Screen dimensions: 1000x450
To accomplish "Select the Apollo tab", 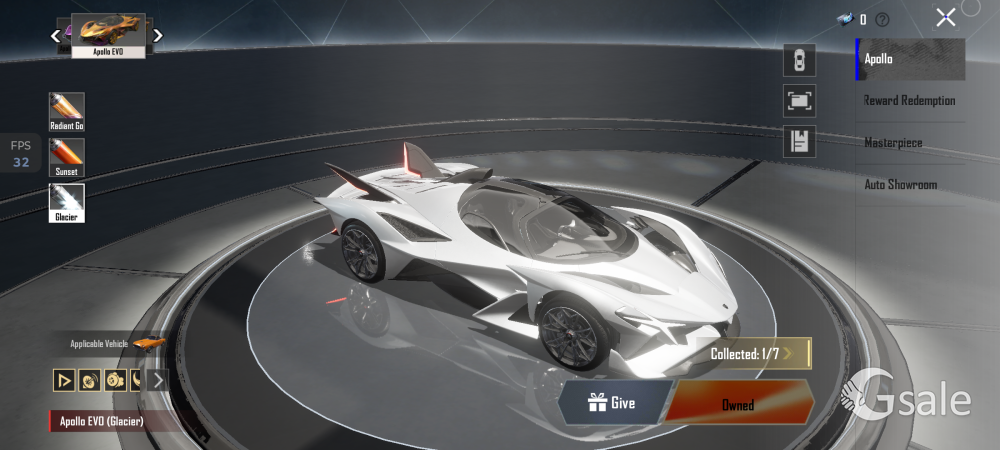I will tap(910, 59).
